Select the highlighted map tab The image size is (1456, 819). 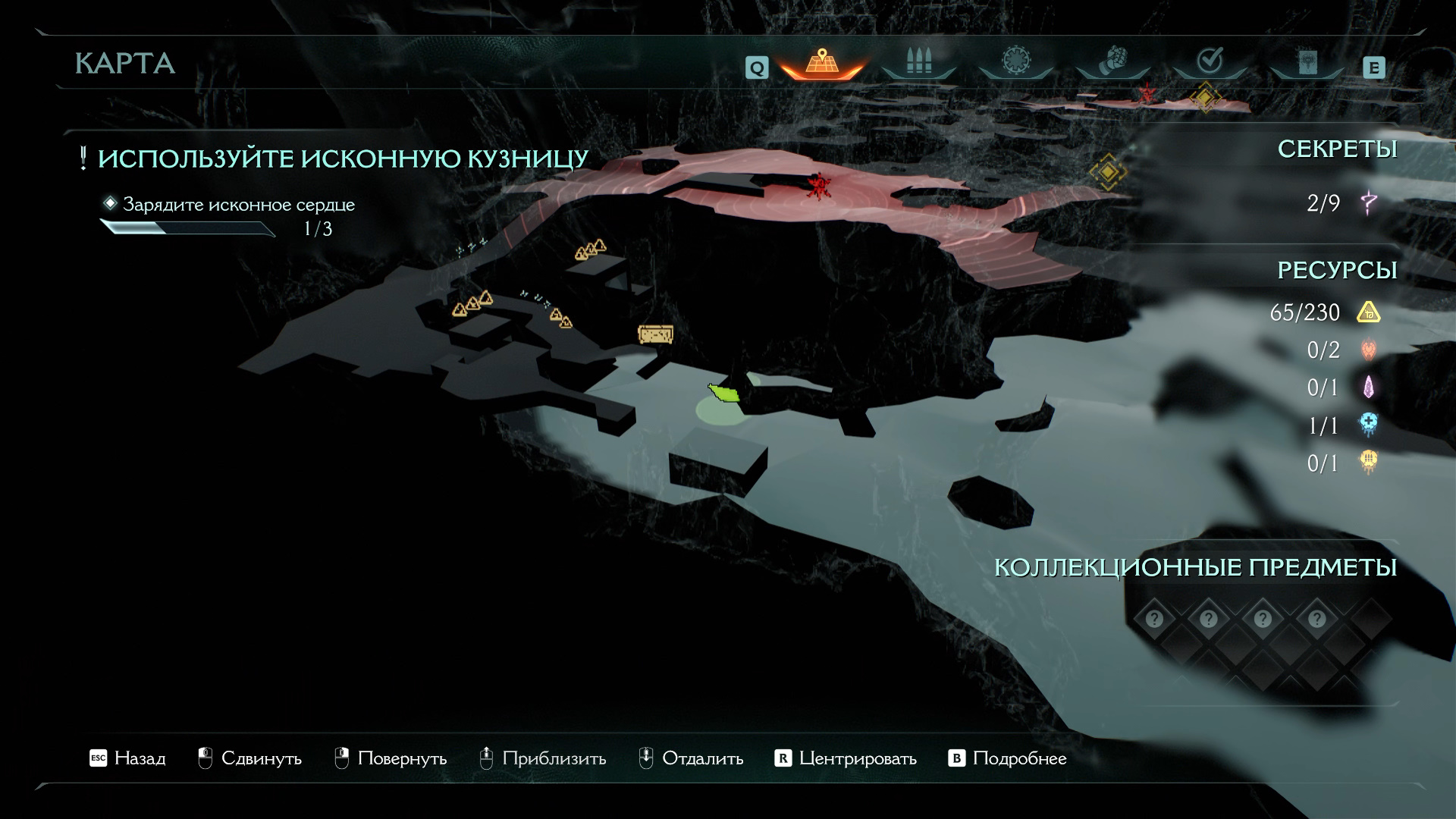(x=821, y=61)
